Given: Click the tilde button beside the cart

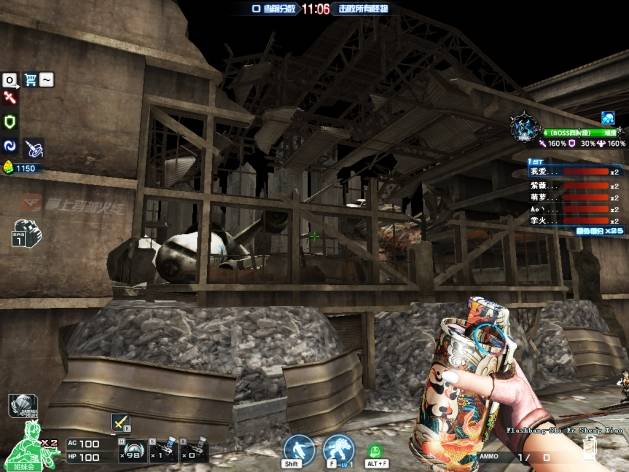Looking at the screenshot, I should 47,79.
